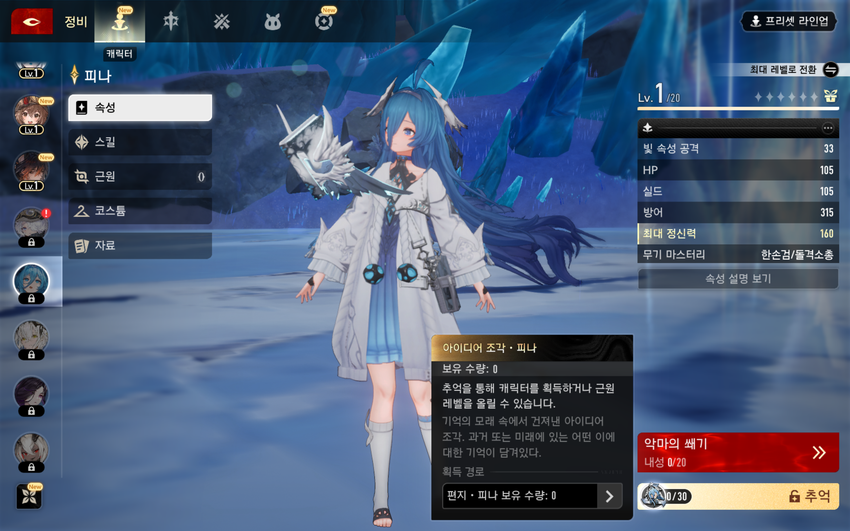Click the red eye logo button
This screenshot has height=531, width=850.
[32, 21]
